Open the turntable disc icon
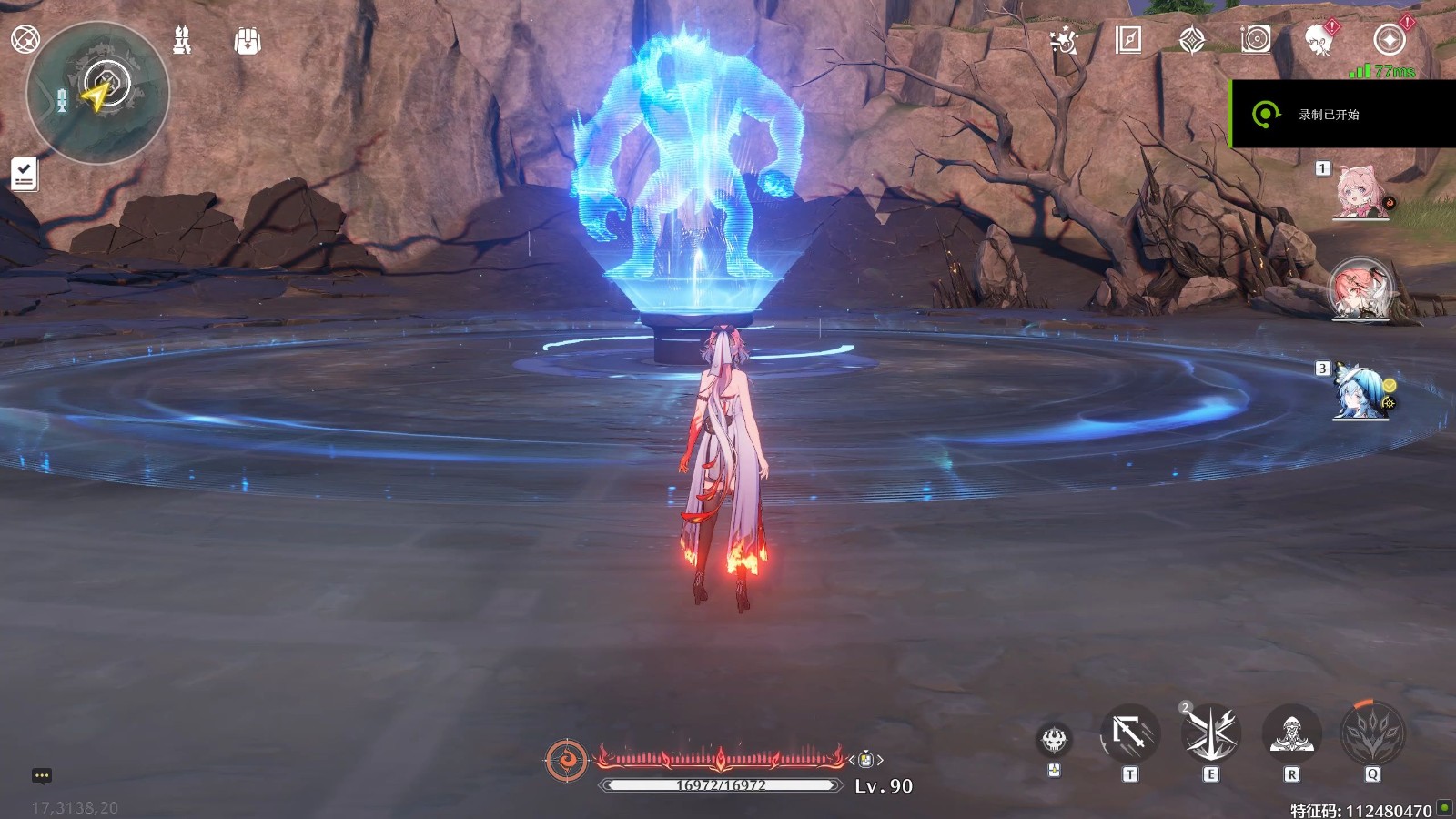 click(1256, 39)
